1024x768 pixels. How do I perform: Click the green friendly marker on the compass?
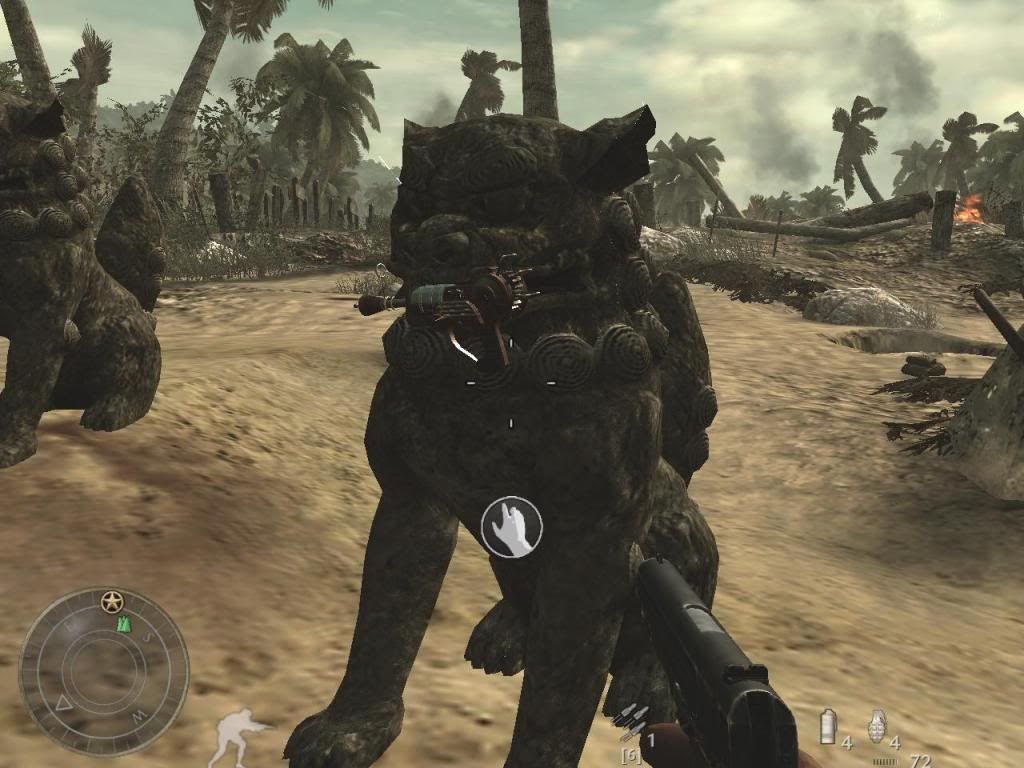tap(124, 624)
